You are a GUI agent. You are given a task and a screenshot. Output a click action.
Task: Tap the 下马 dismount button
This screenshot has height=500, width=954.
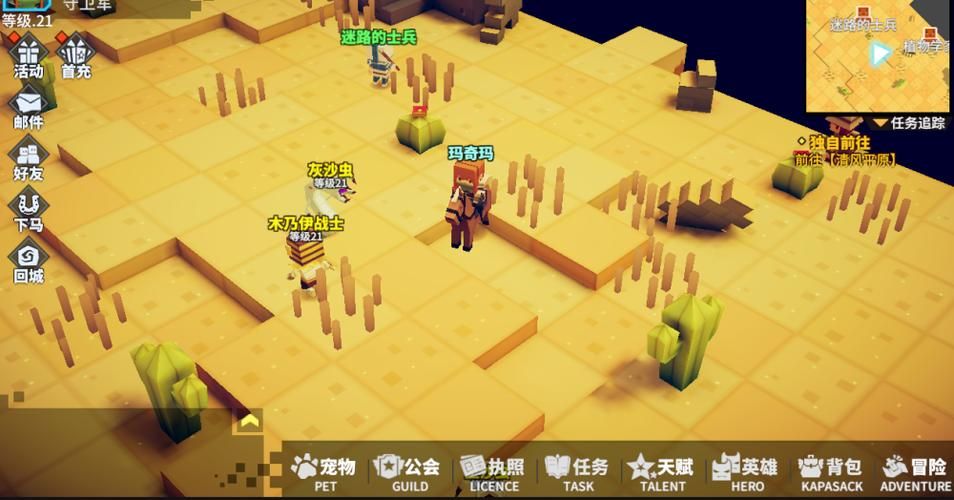pos(28,210)
